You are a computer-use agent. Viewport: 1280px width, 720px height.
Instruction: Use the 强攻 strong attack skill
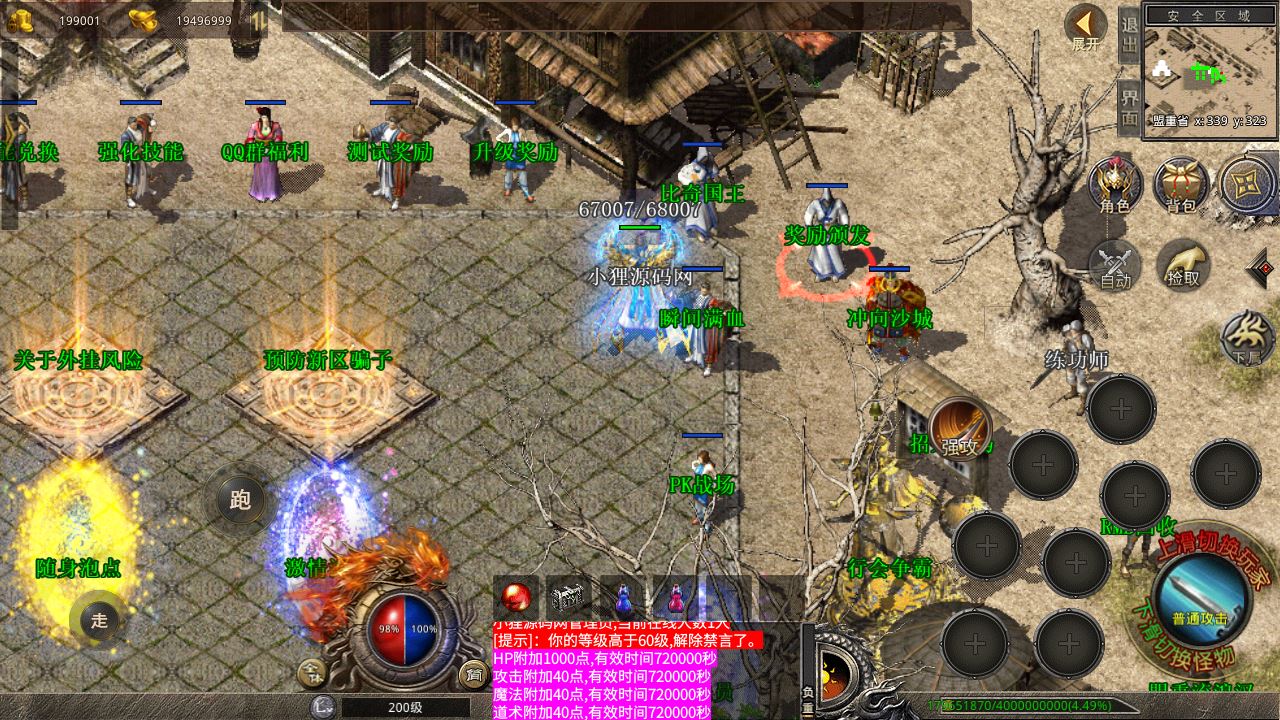pos(960,430)
